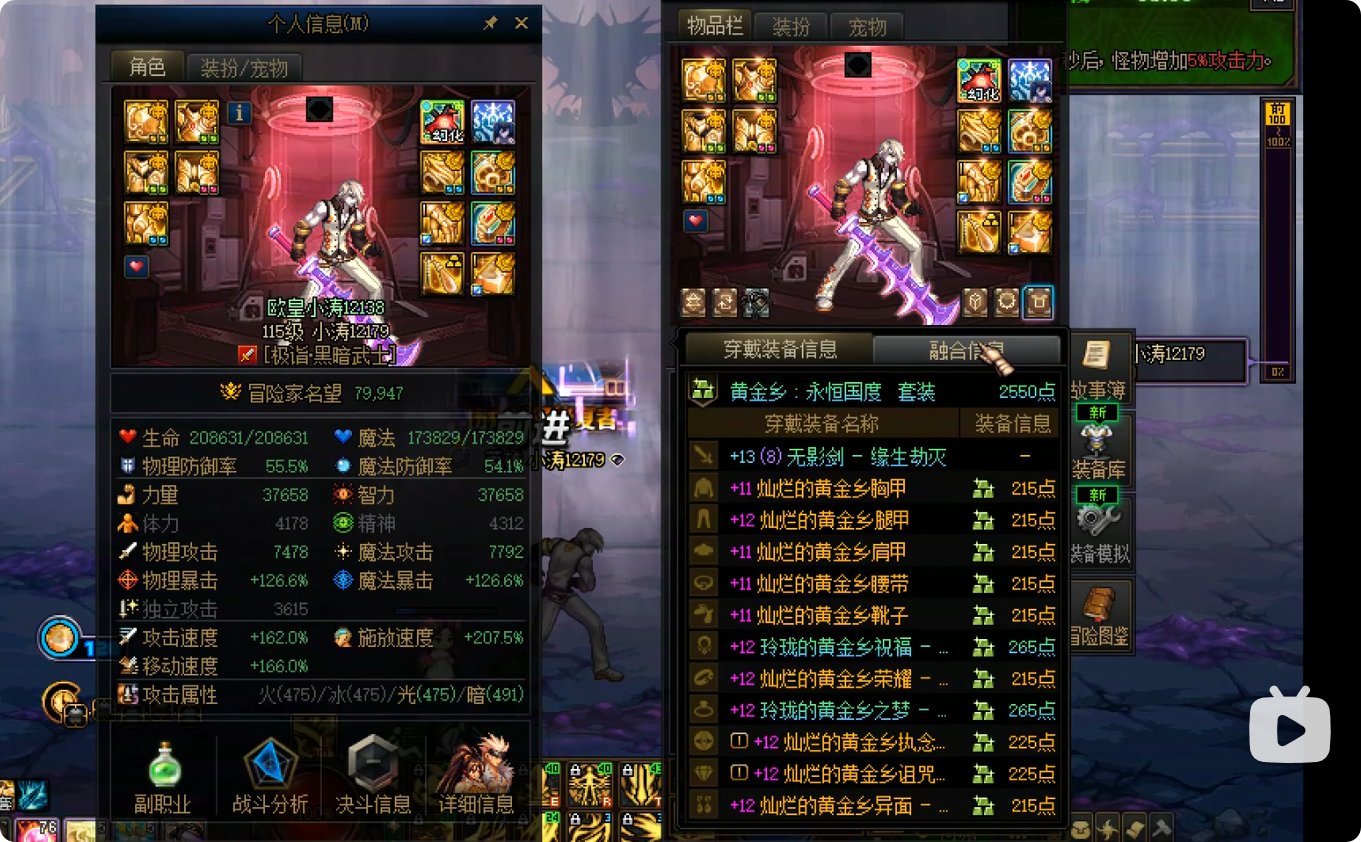Switch to the 装扮/宠物 tab
This screenshot has width=1361, height=842.
click(x=243, y=68)
